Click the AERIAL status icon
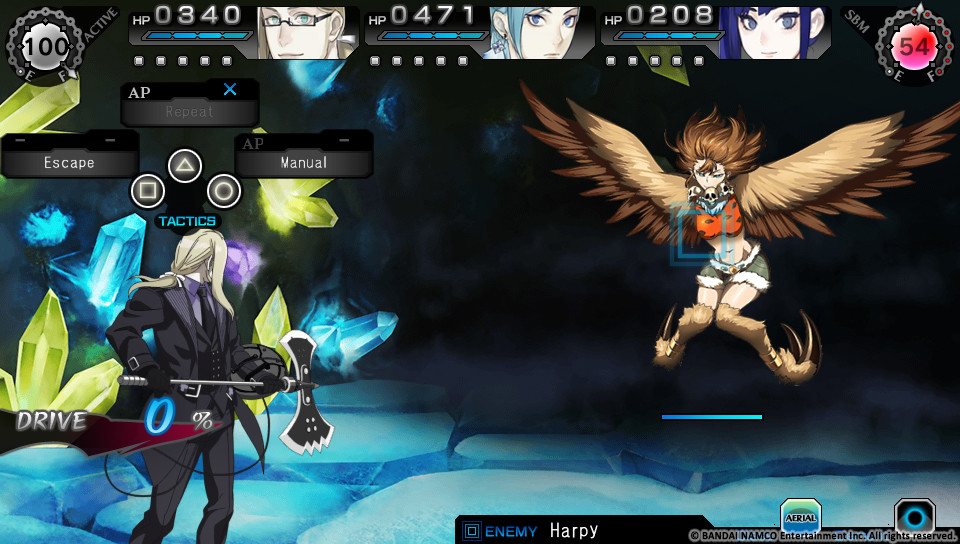The height and width of the screenshot is (544, 960). click(x=800, y=516)
